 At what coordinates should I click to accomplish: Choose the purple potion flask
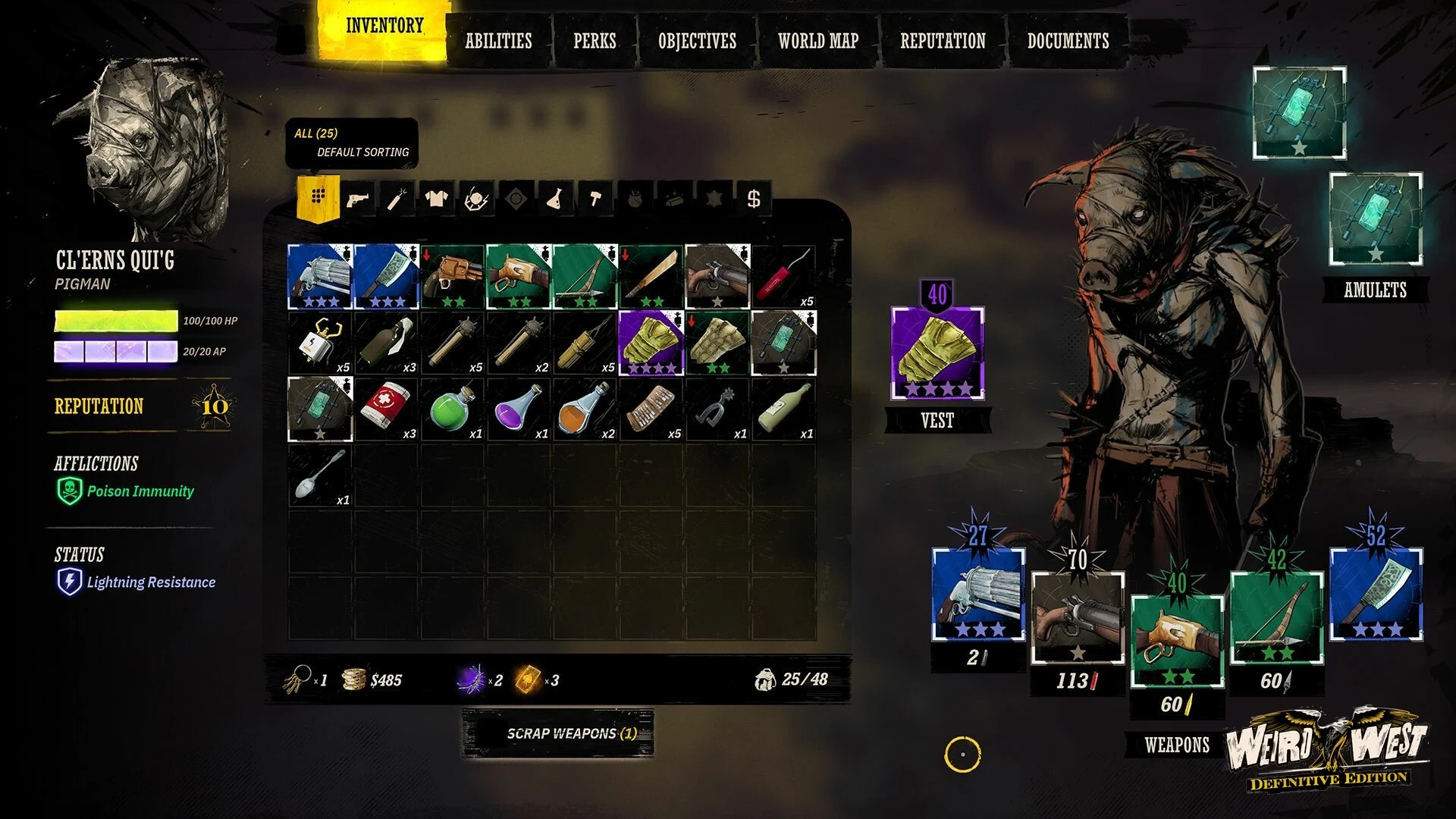click(x=519, y=409)
